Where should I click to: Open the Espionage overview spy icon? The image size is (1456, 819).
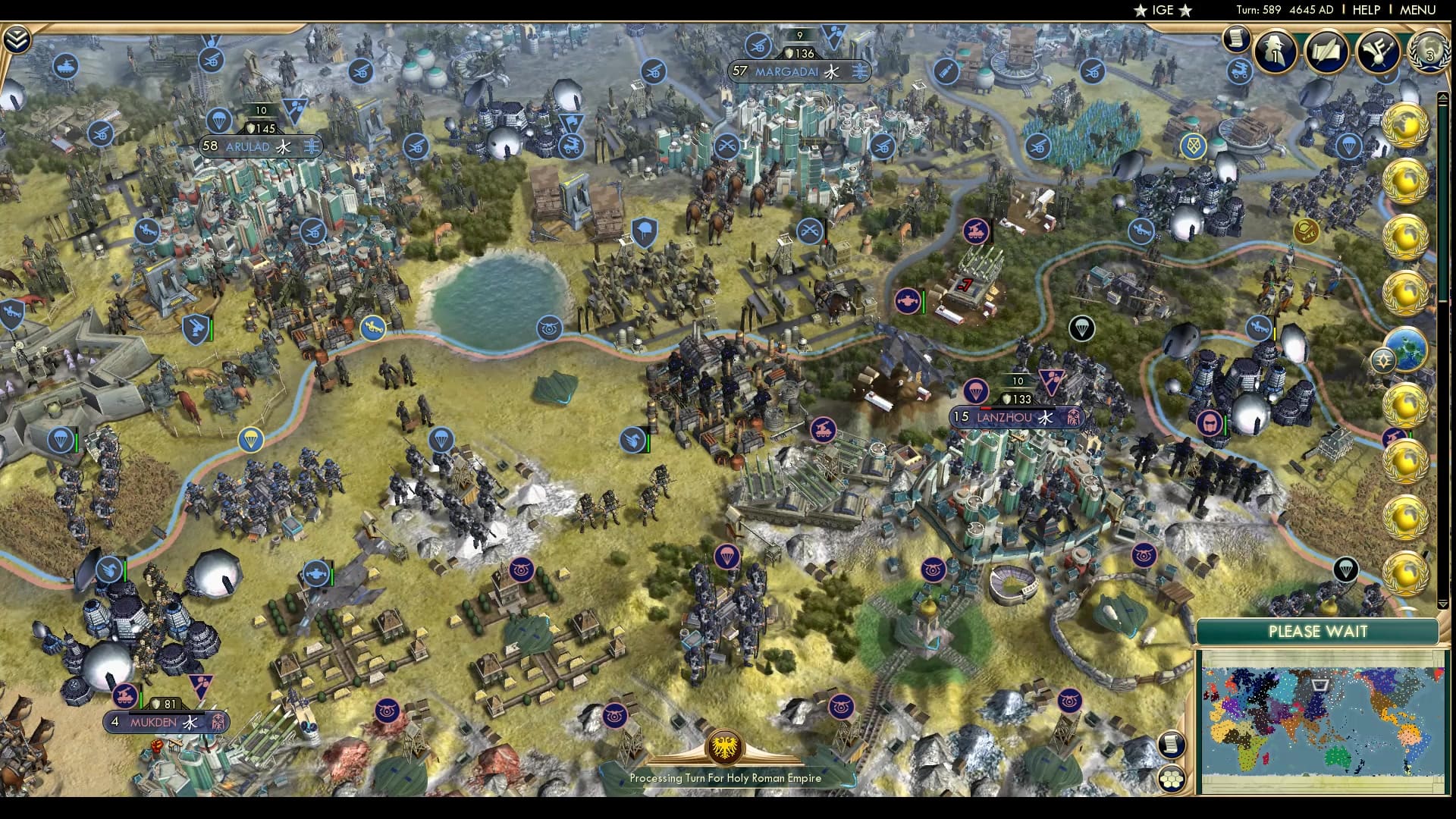[1274, 53]
